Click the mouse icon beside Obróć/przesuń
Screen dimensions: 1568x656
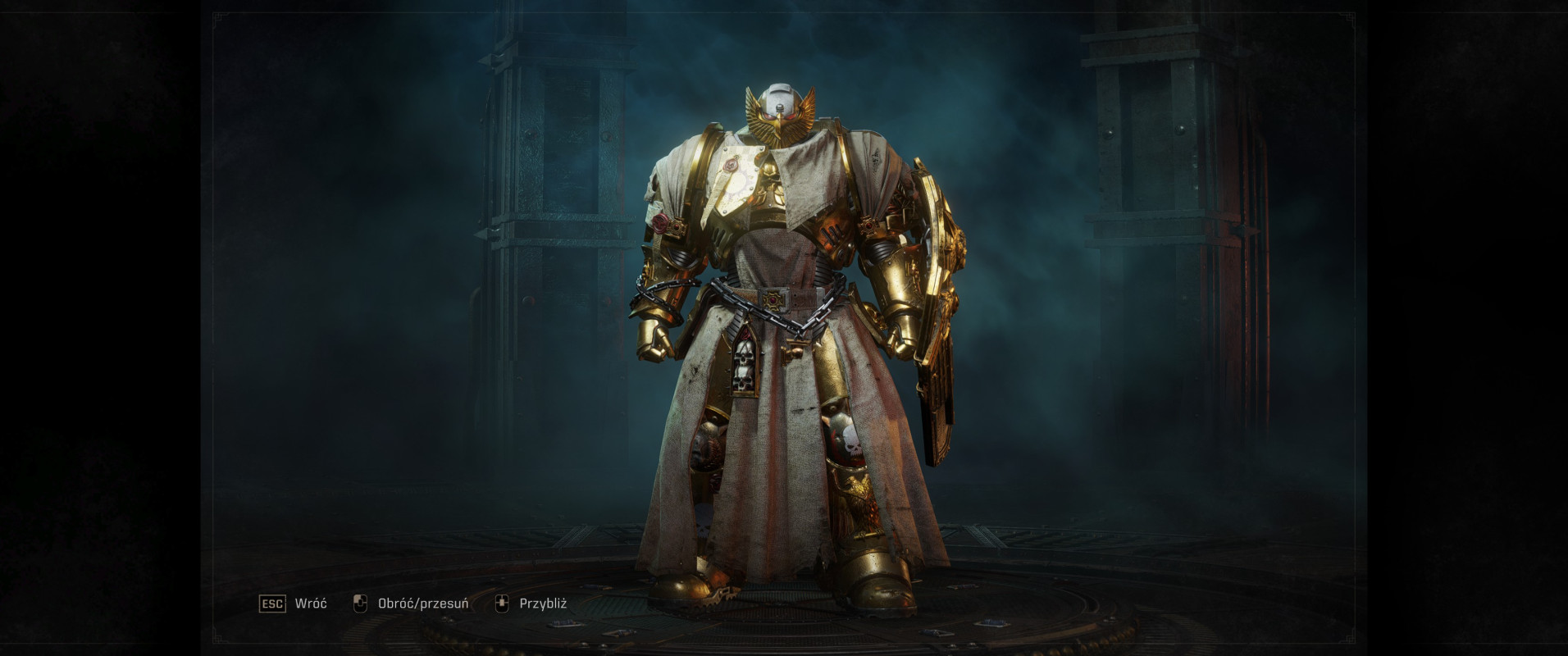(361, 604)
